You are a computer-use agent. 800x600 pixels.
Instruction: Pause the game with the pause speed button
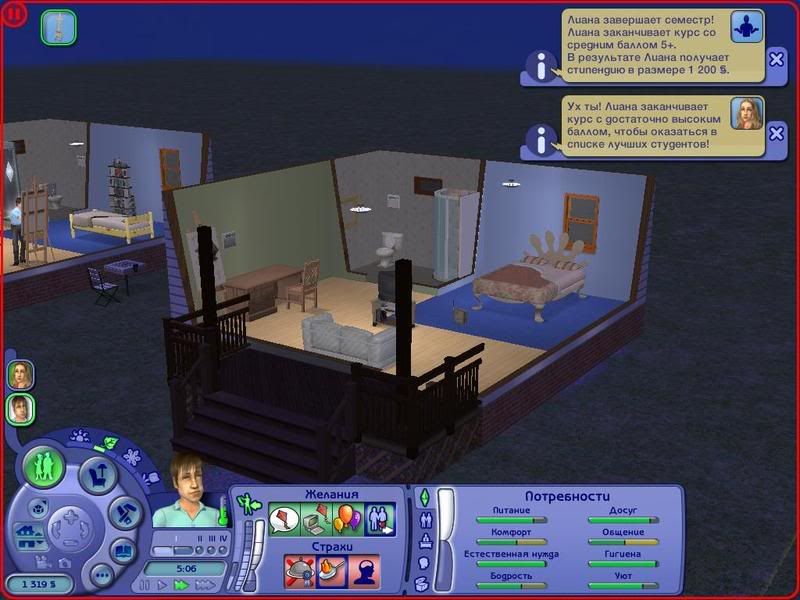(x=144, y=585)
